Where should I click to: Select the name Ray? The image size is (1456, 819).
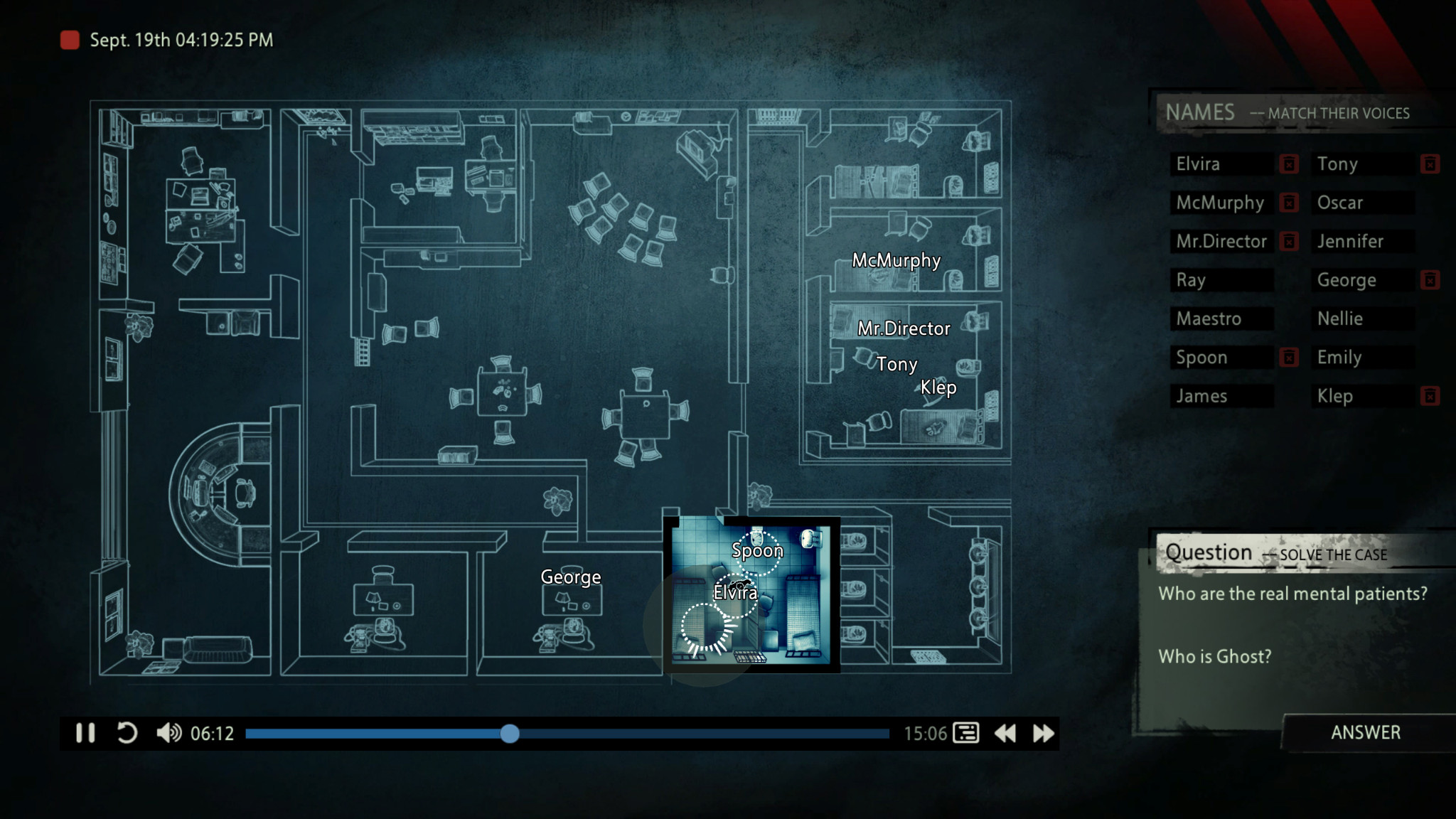1221,280
